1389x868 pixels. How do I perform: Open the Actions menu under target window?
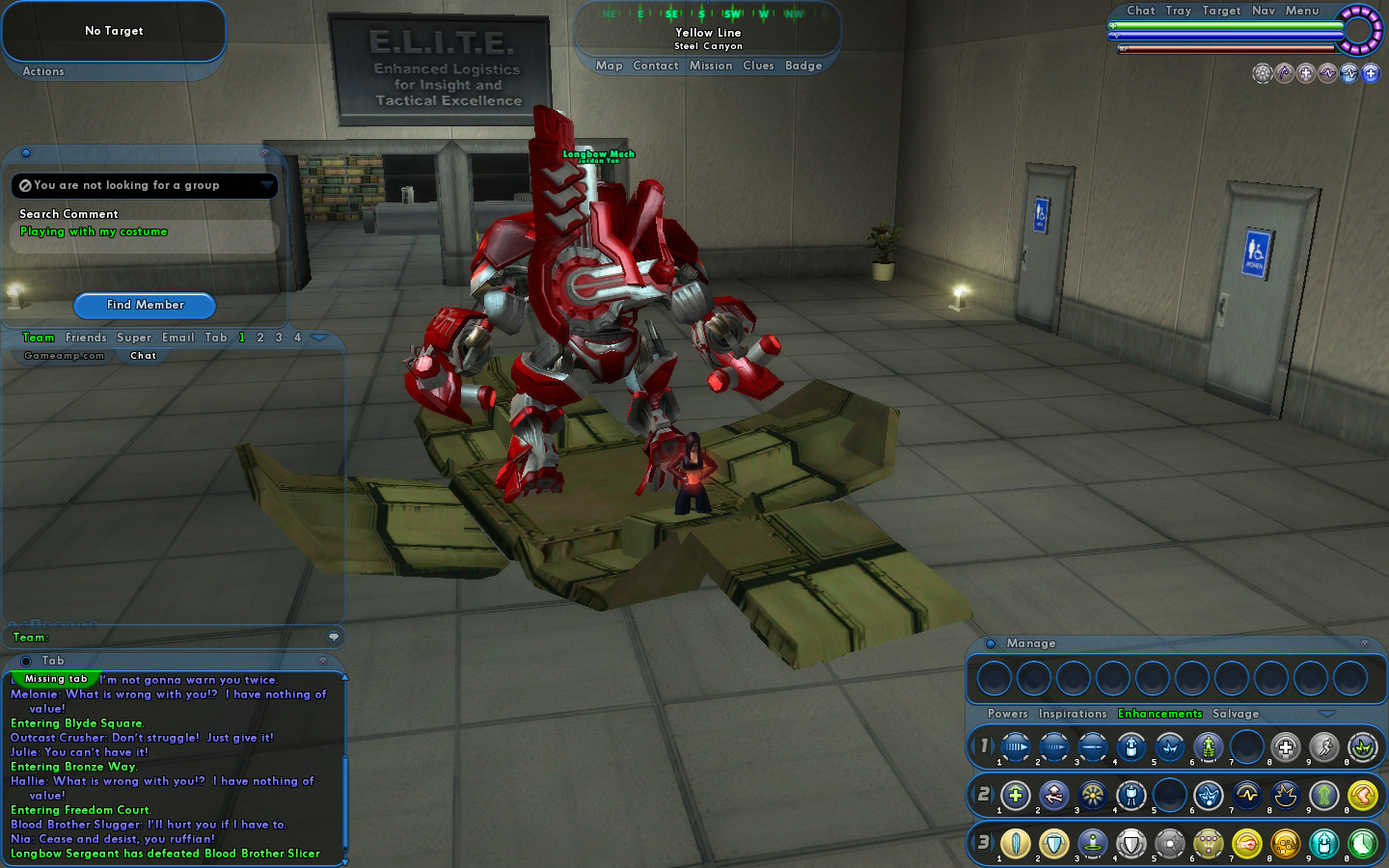(43, 71)
